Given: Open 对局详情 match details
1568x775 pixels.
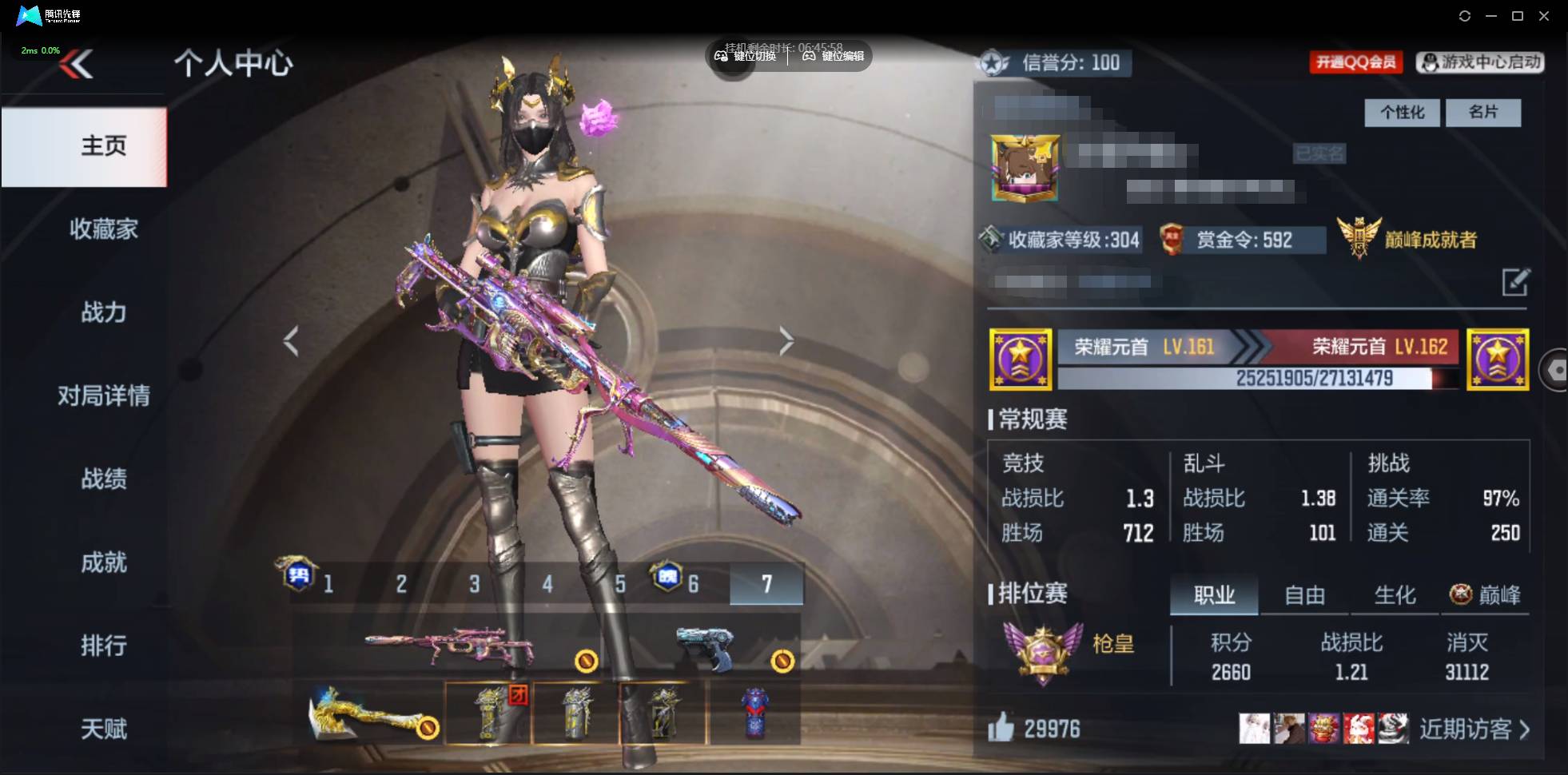Looking at the screenshot, I should click(103, 395).
